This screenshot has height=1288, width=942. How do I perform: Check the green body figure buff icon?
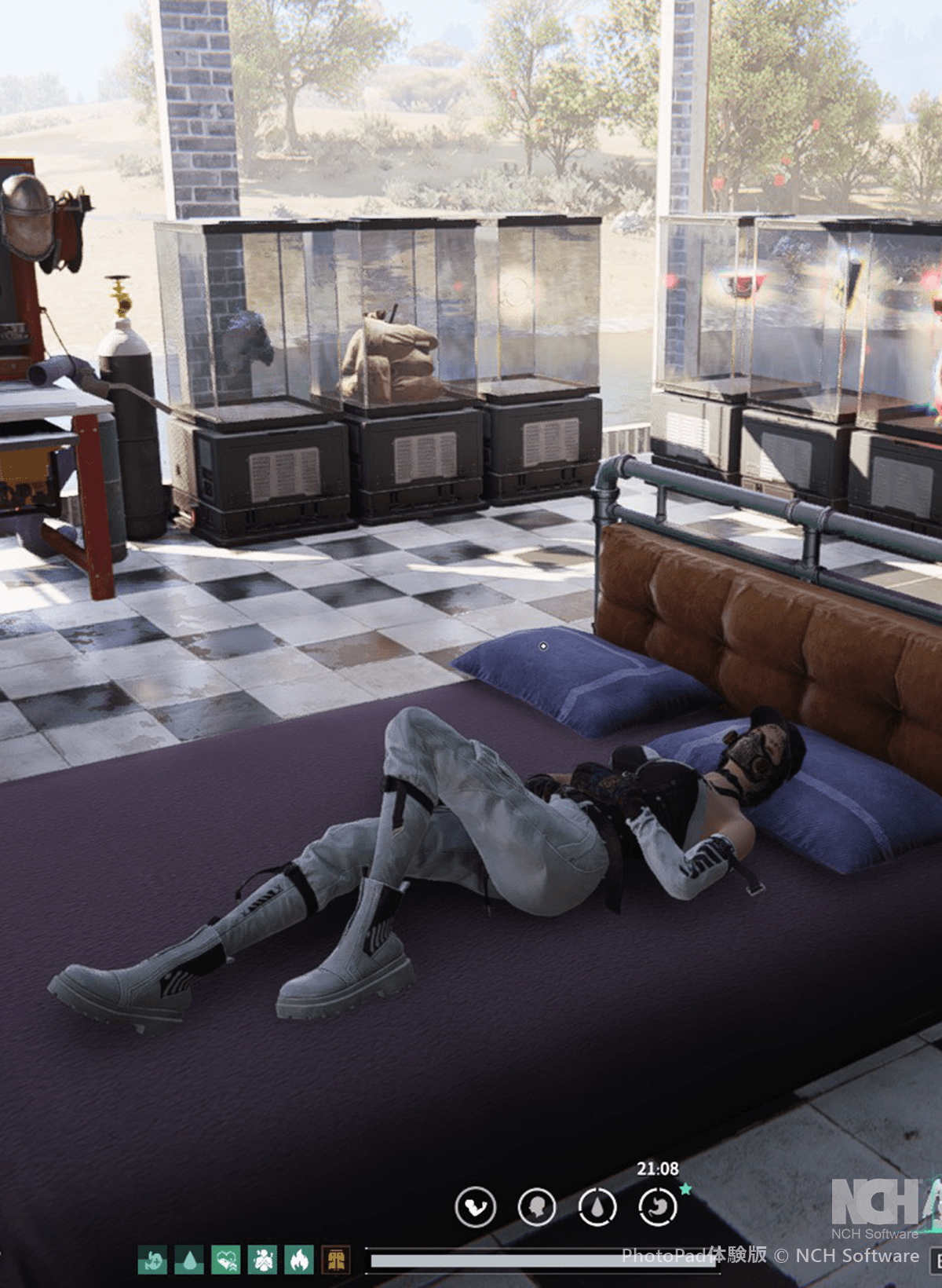(262, 1260)
